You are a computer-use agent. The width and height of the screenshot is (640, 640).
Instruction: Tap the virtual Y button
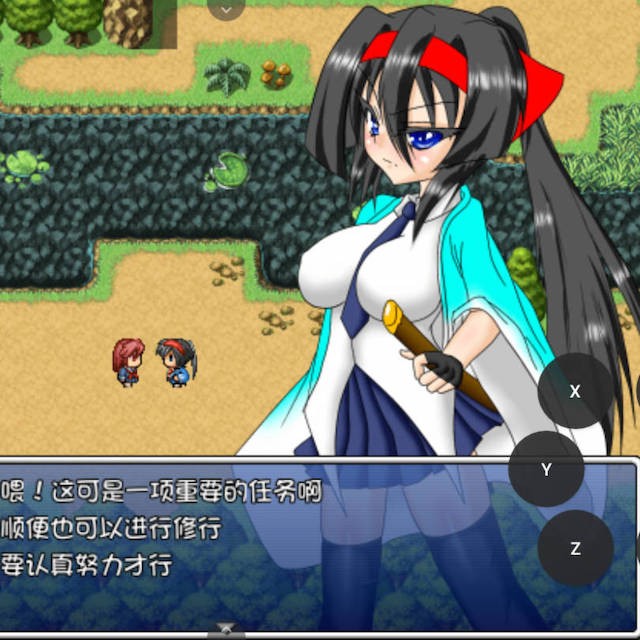[546, 469]
